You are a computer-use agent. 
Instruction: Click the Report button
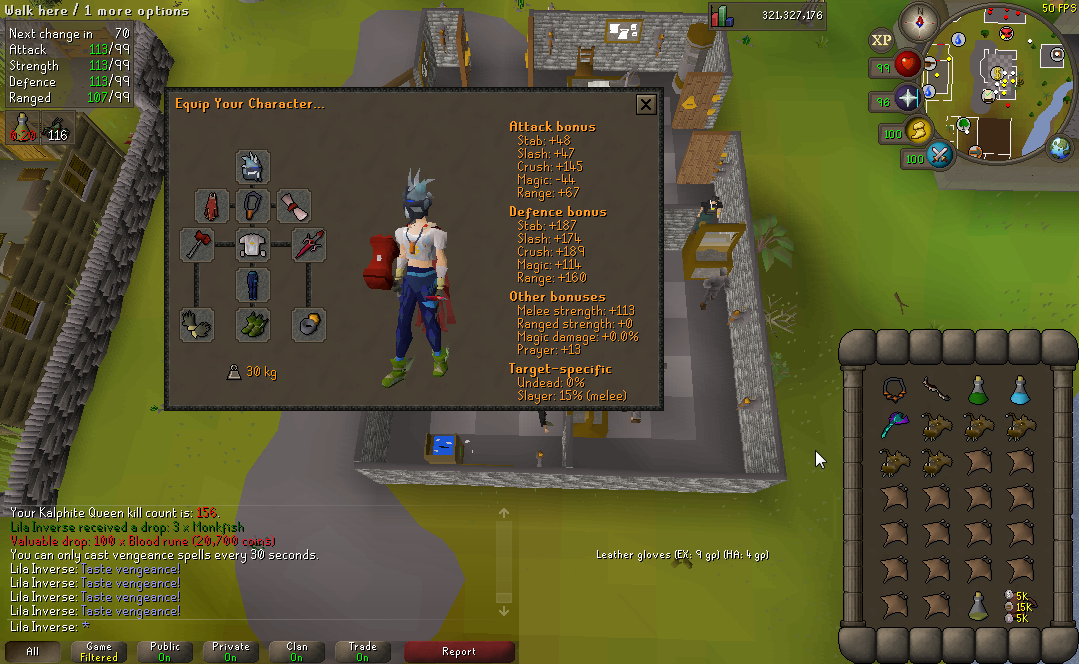click(x=459, y=651)
